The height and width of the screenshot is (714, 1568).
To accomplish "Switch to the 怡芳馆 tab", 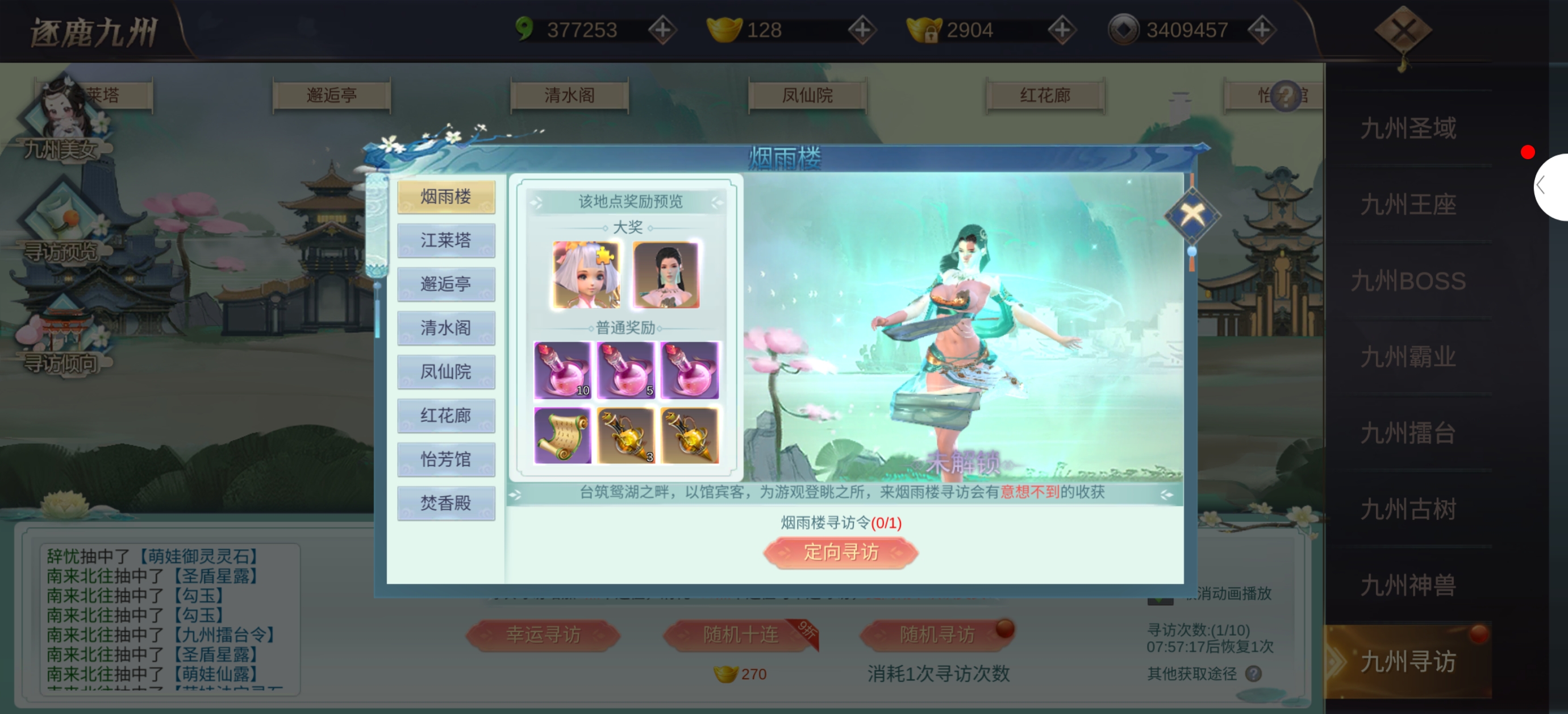I will [445, 460].
